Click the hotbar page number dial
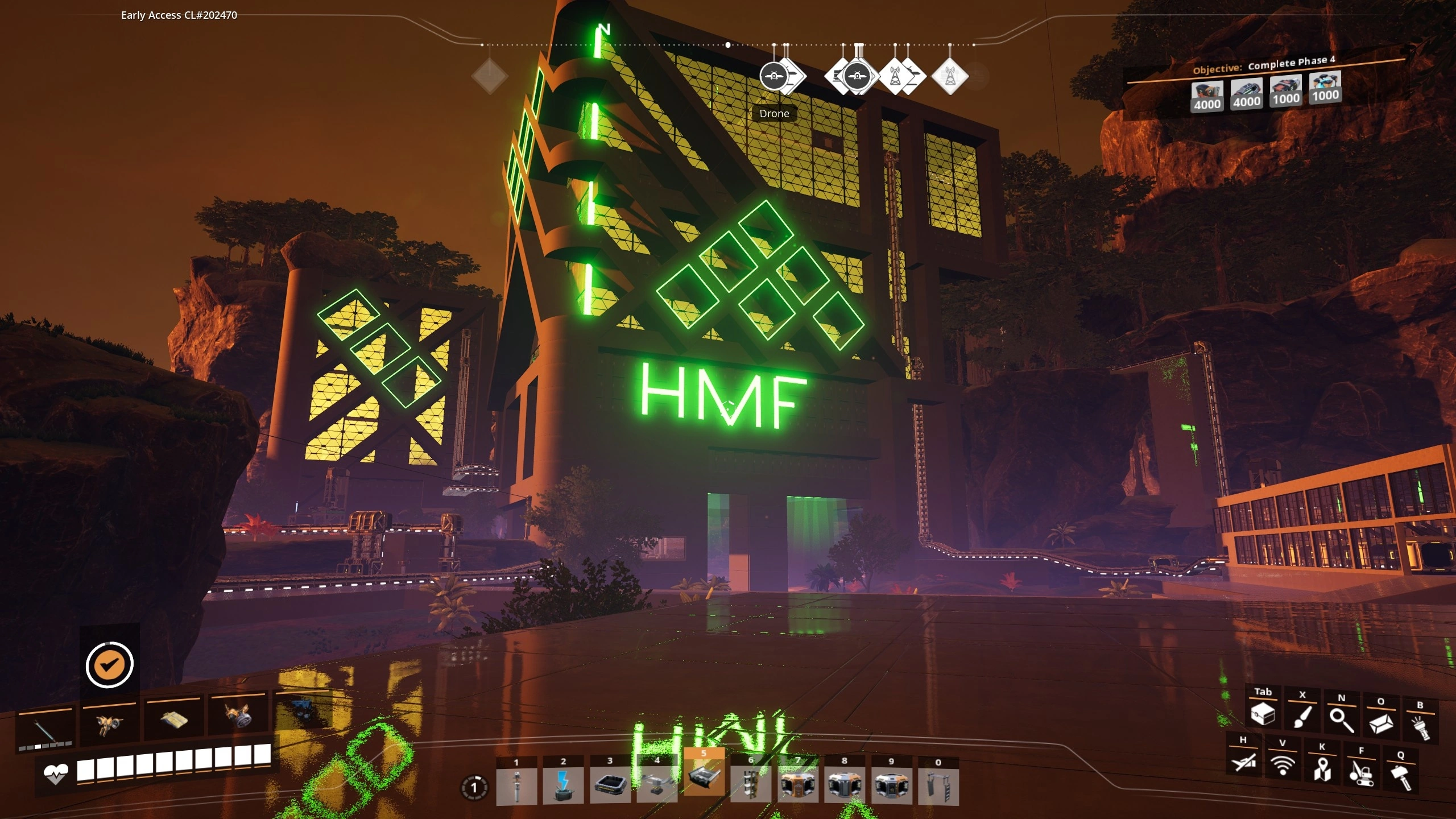The width and height of the screenshot is (1456, 819). [x=474, y=788]
